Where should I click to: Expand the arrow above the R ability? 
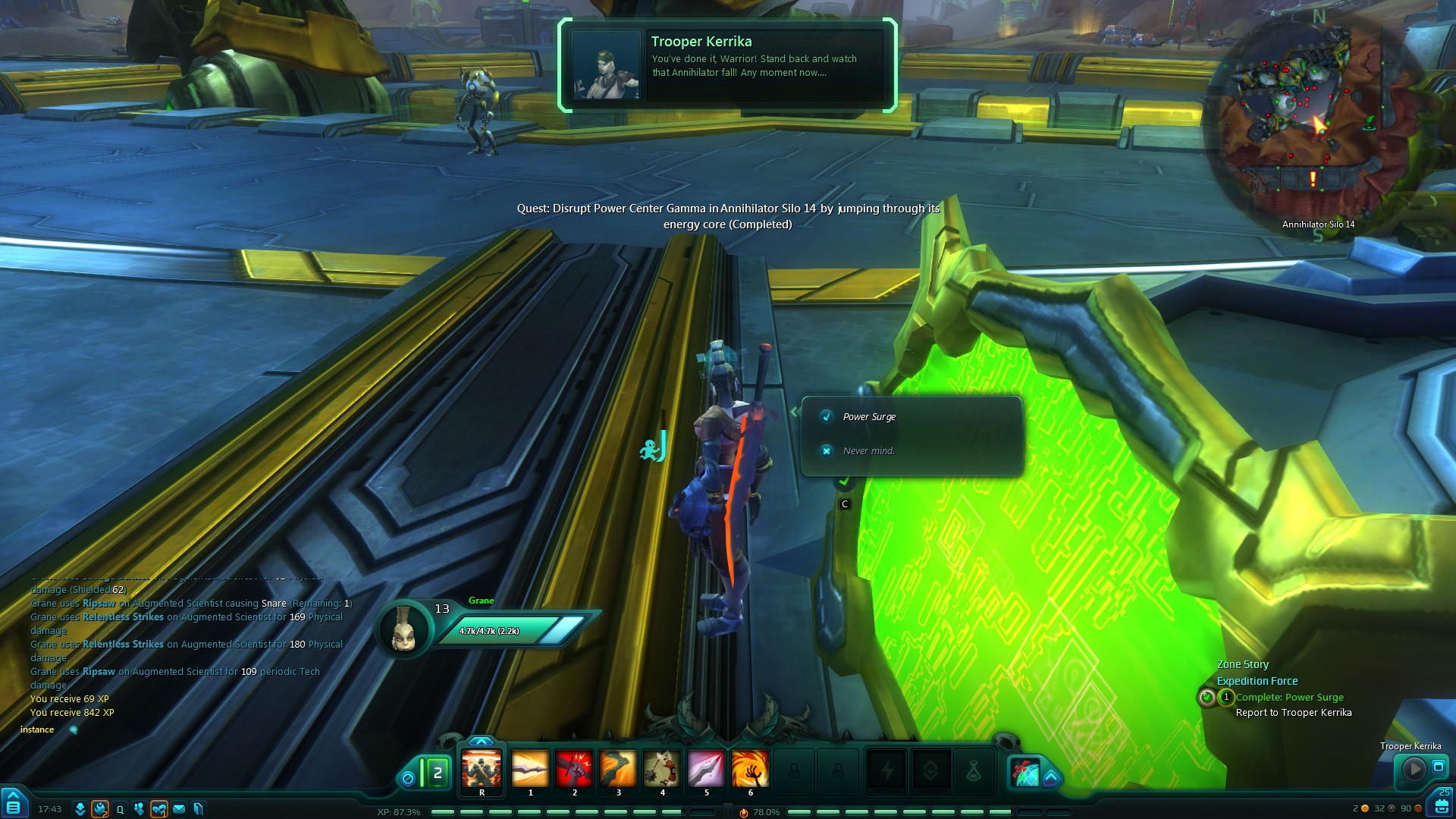[x=482, y=741]
